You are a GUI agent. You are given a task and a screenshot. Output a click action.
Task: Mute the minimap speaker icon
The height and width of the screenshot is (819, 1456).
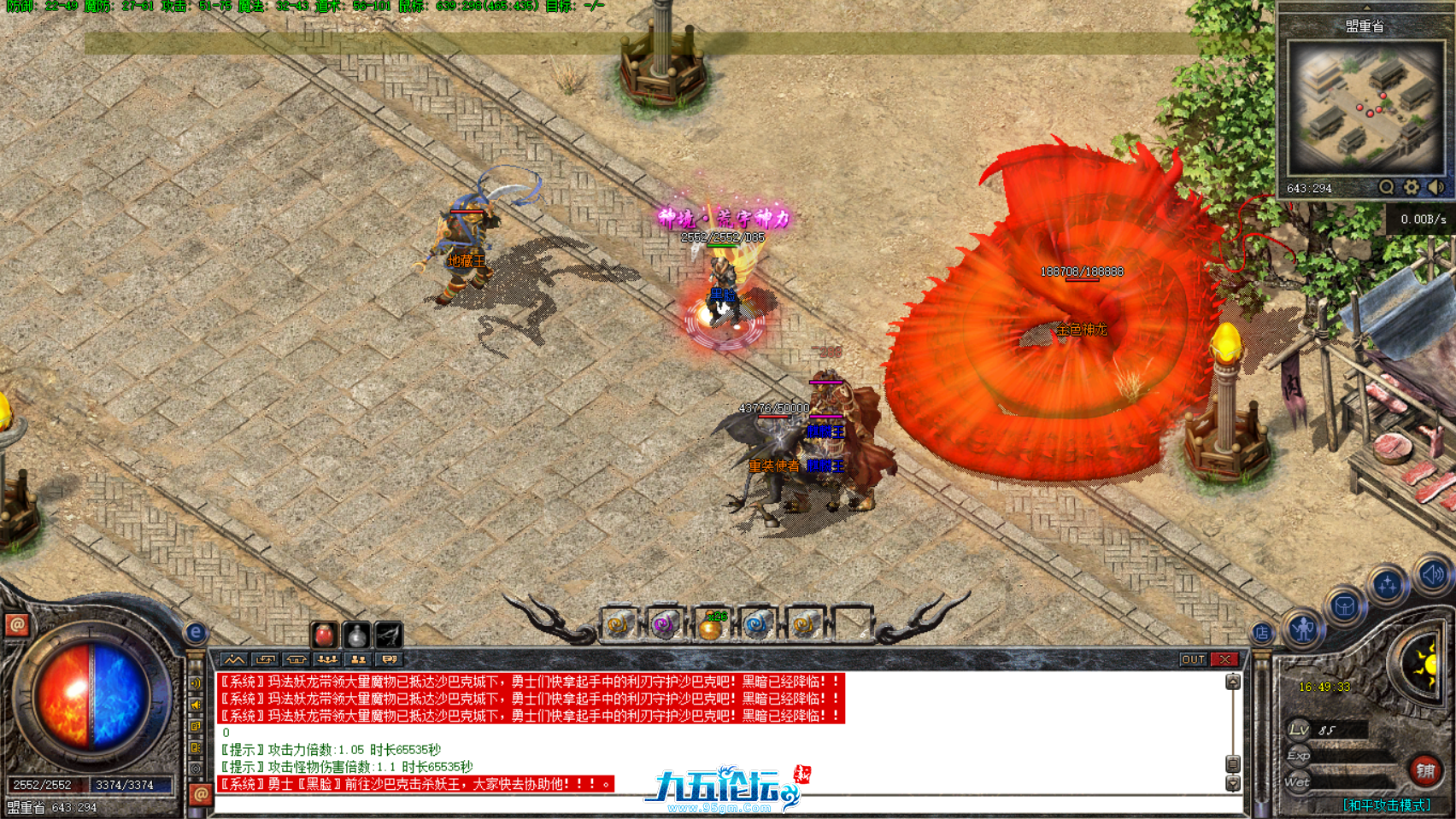coord(1435,187)
